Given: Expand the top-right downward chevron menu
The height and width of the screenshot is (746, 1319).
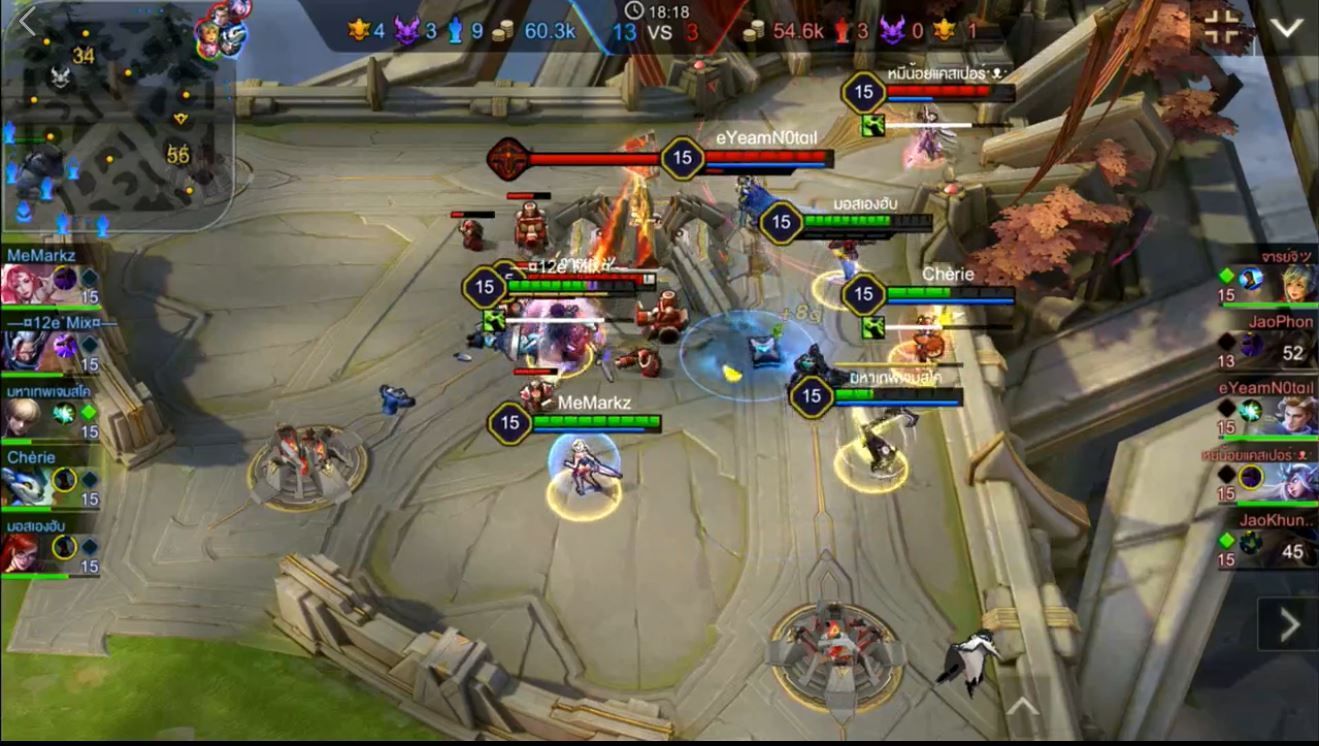Looking at the screenshot, I should tap(1286, 28).
